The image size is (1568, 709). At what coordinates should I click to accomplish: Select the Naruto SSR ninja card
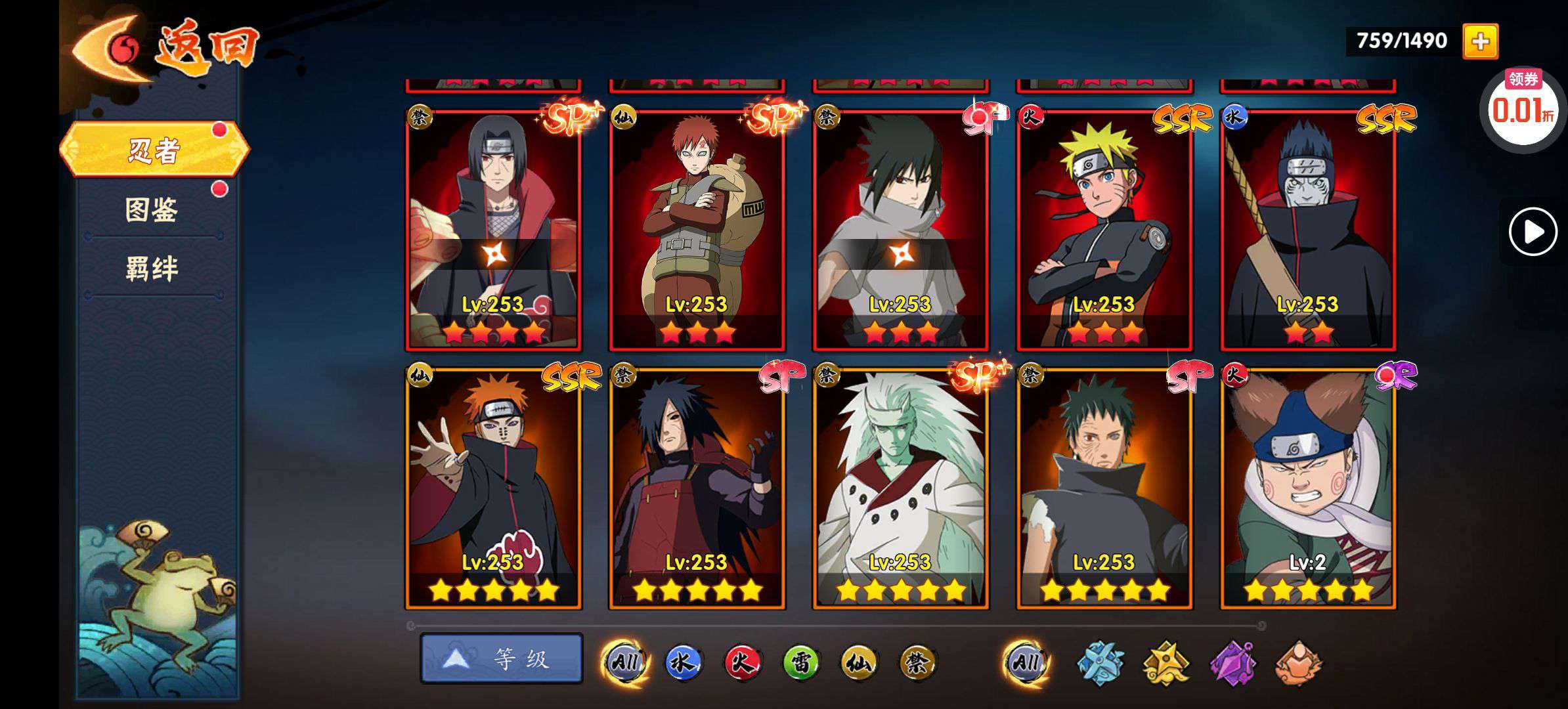tap(1104, 230)
